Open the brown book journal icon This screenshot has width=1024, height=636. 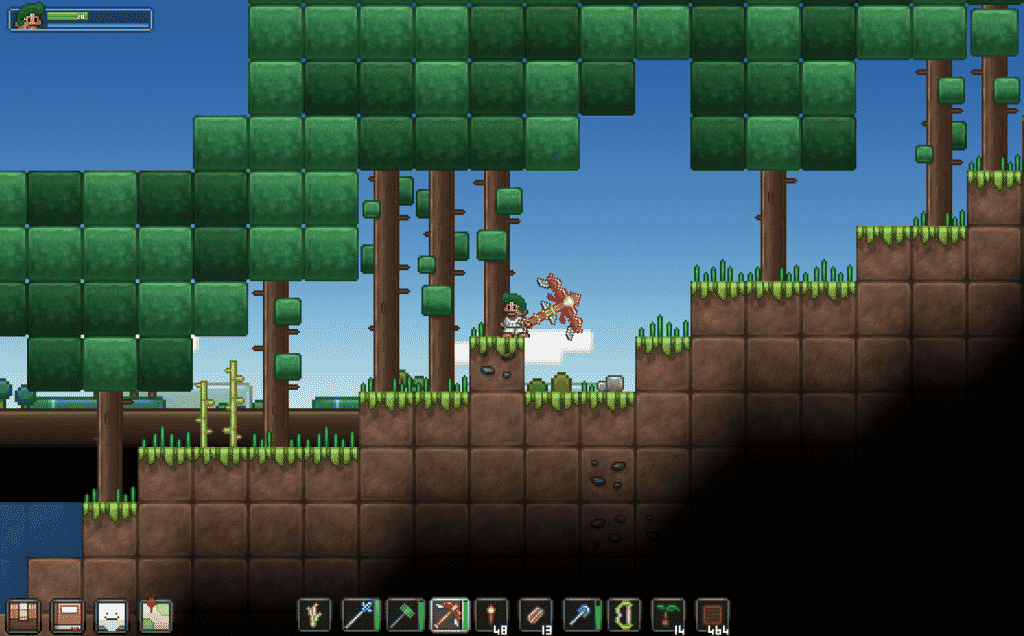pyautogui.click(x=67, y=614)
